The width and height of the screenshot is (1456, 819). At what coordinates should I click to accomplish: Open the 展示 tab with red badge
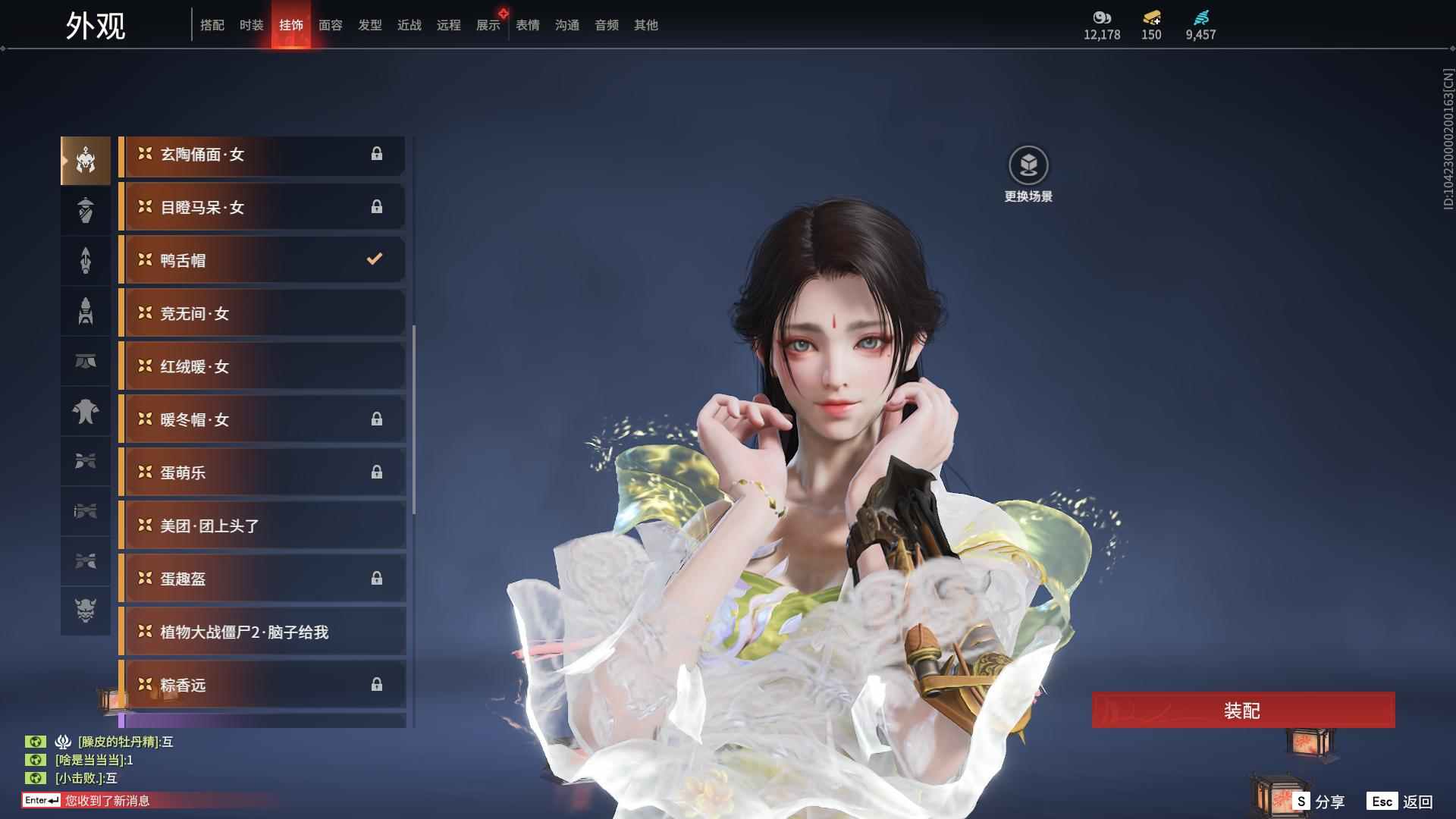coord(488,24)
